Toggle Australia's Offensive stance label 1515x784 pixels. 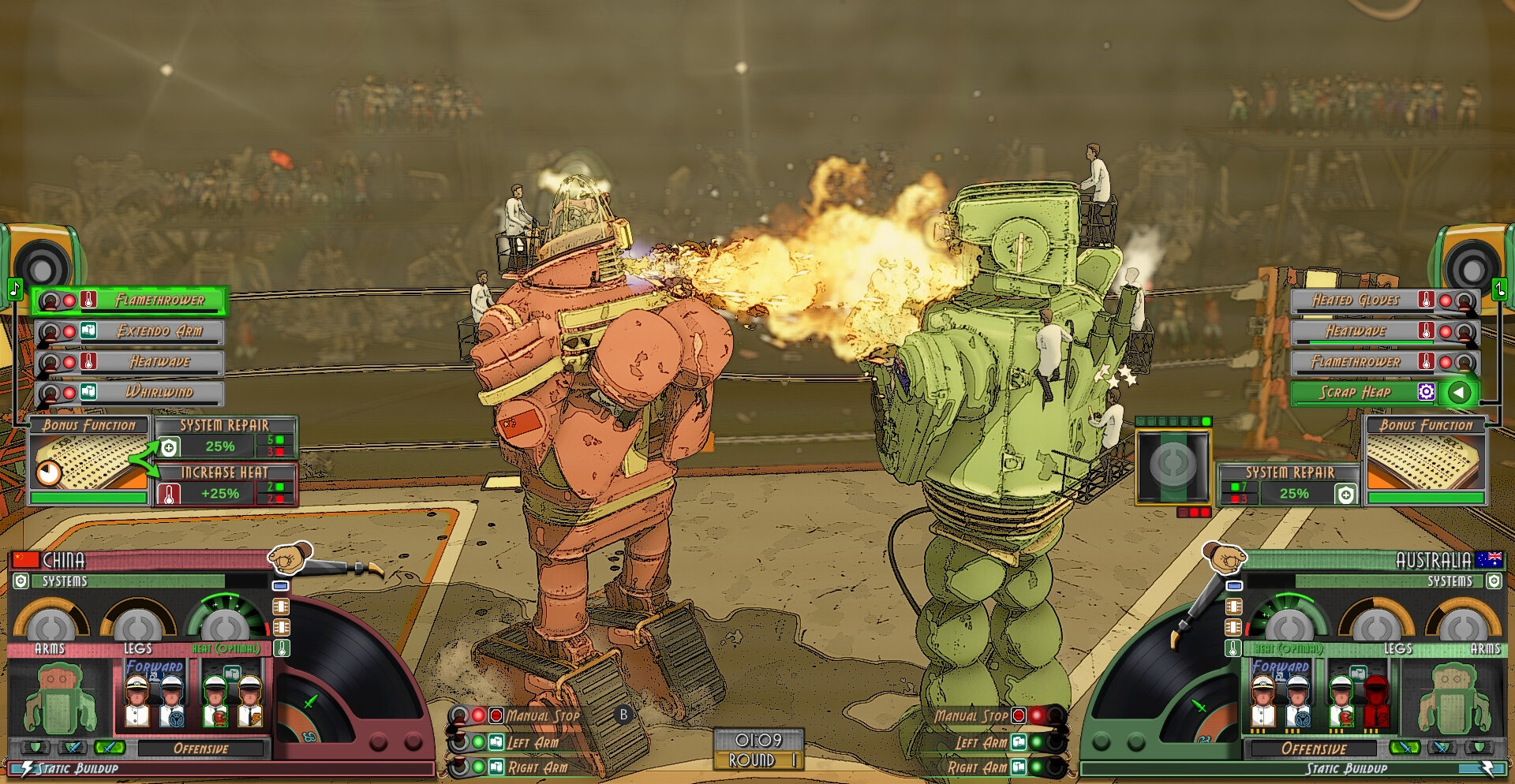pos(1314,749)
